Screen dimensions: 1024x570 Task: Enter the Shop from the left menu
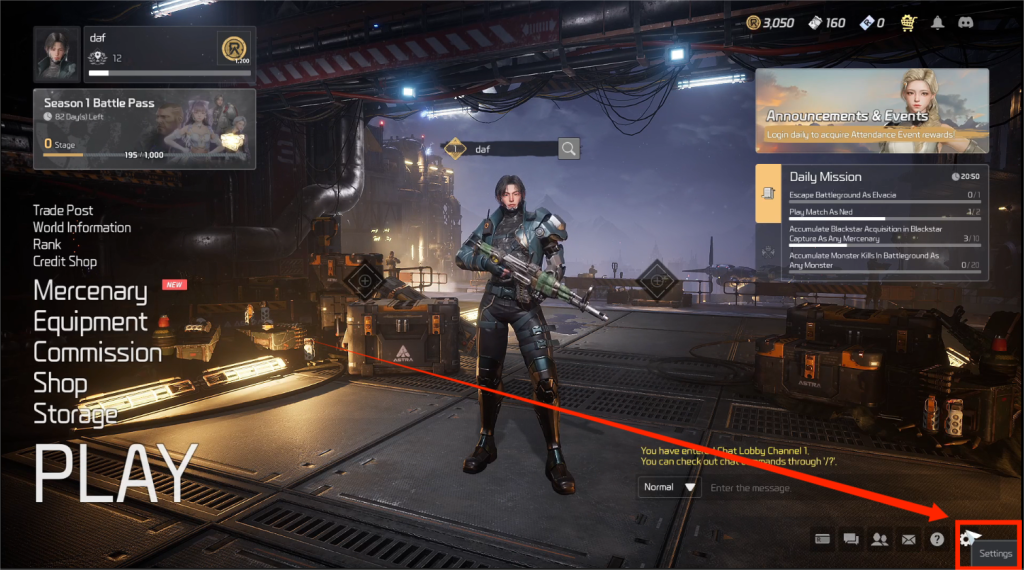click(60, 383)
